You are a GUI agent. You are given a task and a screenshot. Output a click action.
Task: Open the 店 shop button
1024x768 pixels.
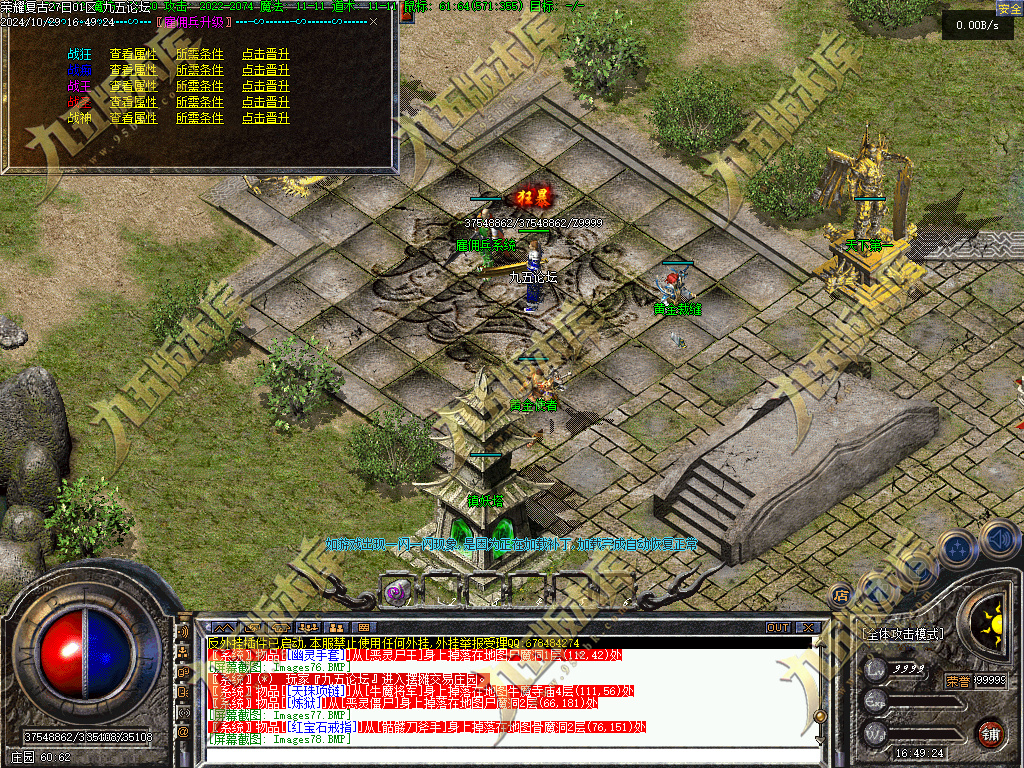pyautogui.click(x=841, y=596)
